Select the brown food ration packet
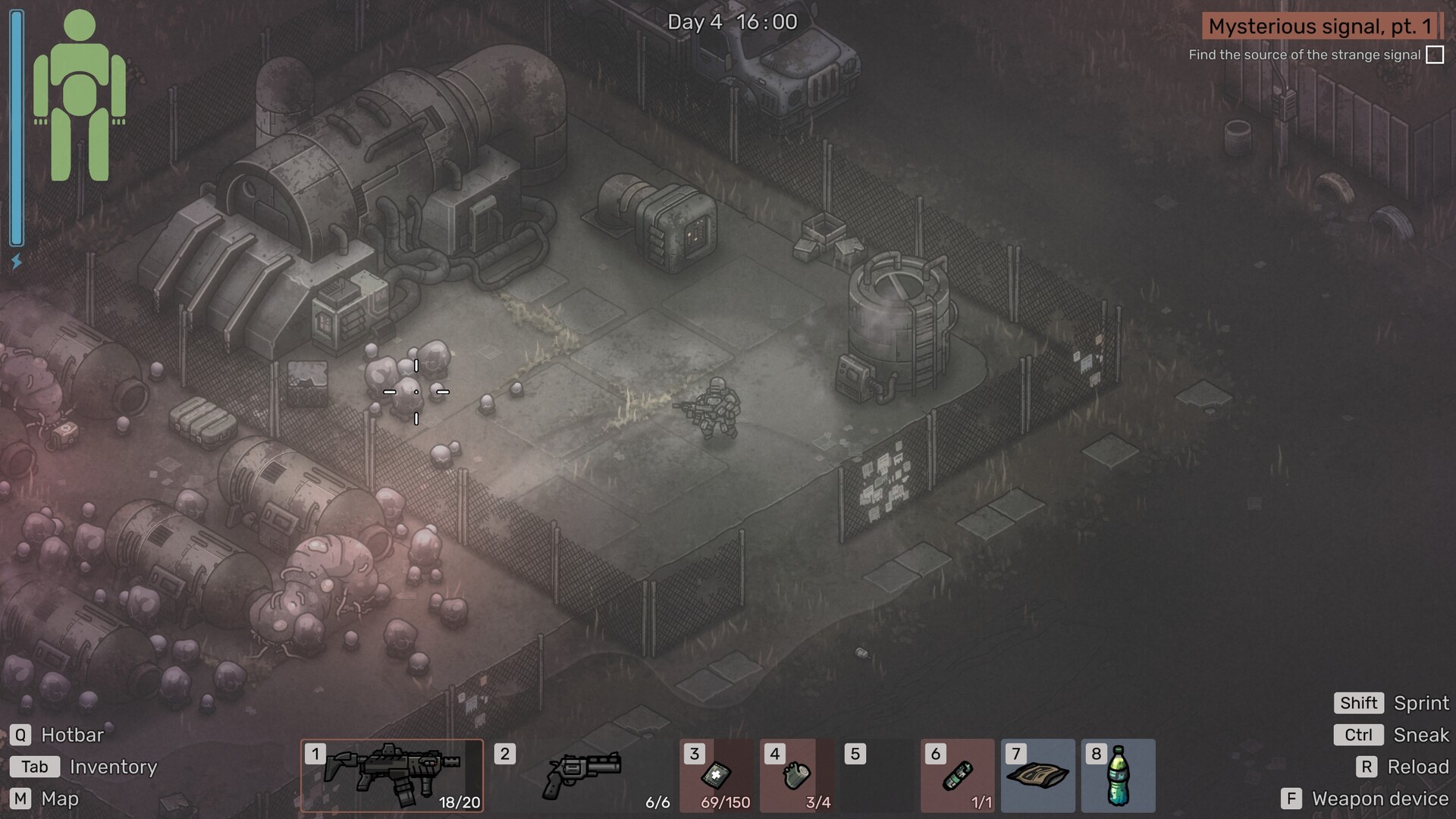The width and height of the screenshot is (1456, 819). (1037, 775)
